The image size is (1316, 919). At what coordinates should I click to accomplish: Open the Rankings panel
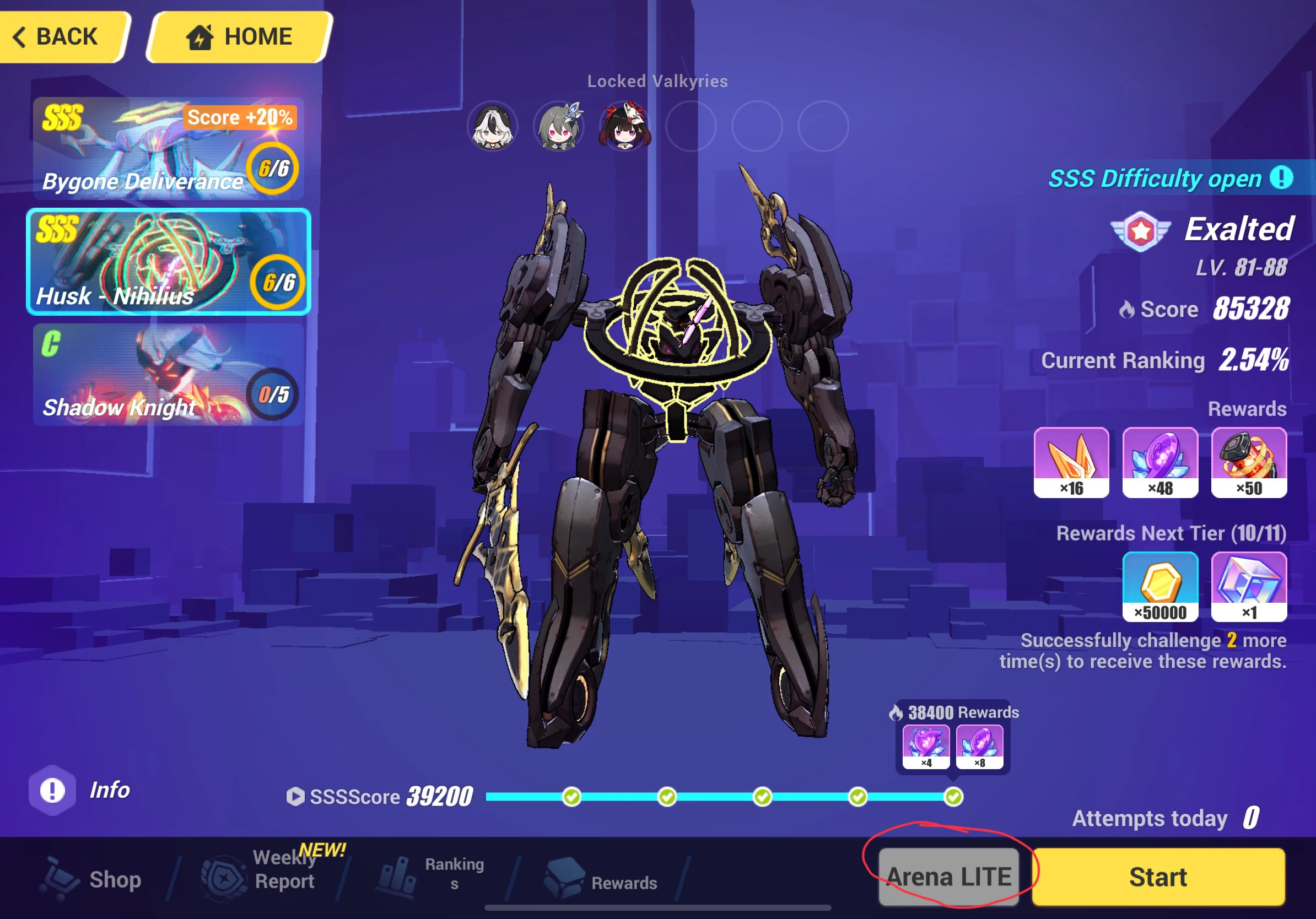430,875
